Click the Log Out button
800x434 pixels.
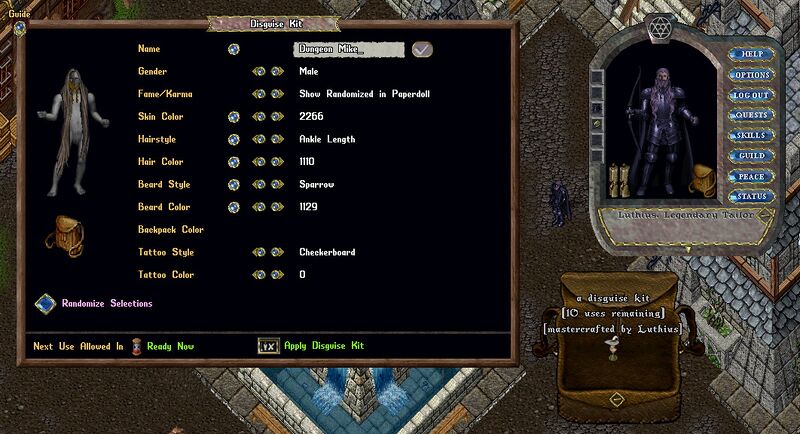tap(752, 95)
